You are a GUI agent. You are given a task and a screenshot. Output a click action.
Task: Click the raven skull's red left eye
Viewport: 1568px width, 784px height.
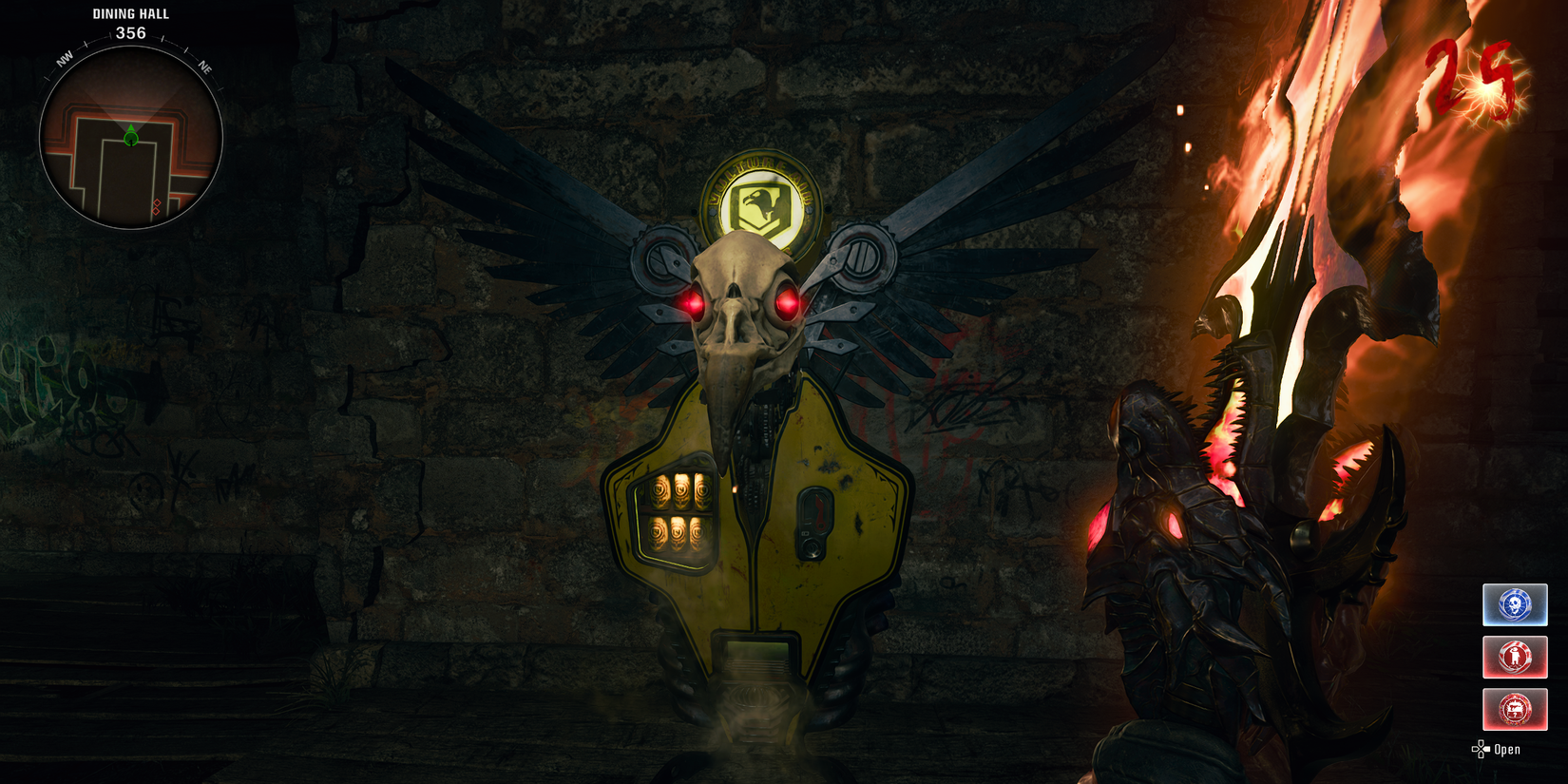[695, 305]
